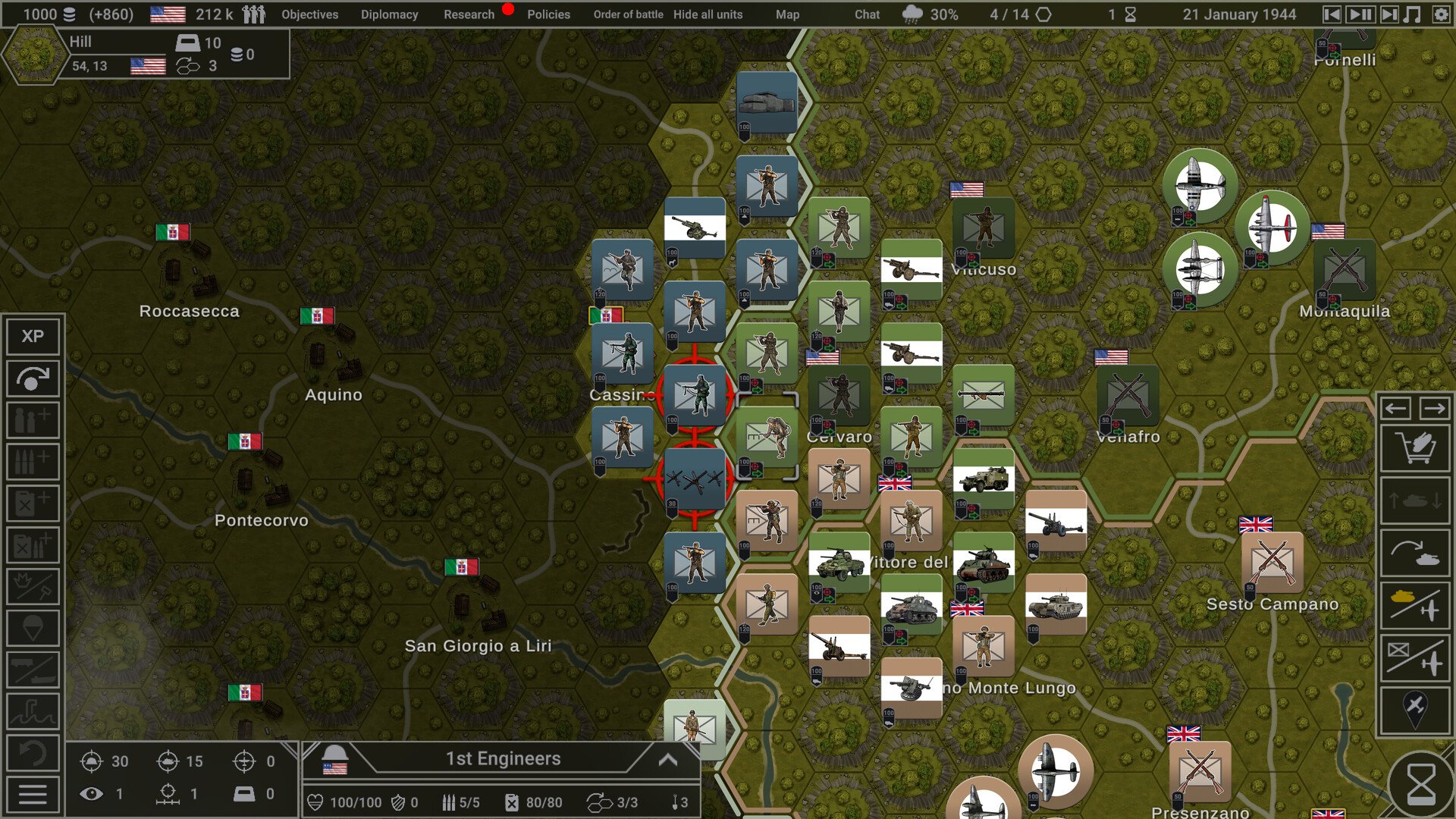Open the Policies menu

coord(548,14)
